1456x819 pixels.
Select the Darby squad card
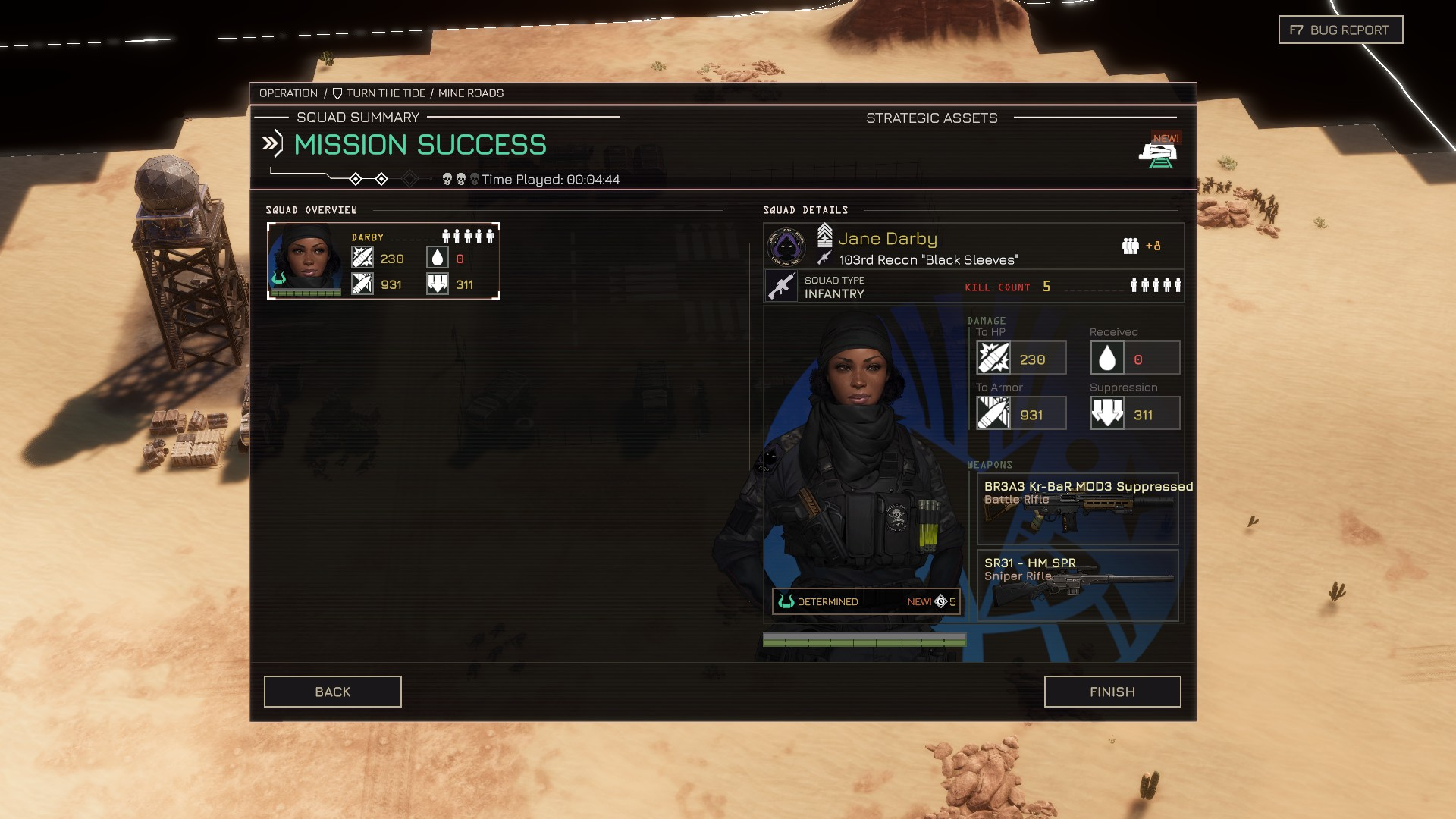pyautogui.click(x=384, y=261)
